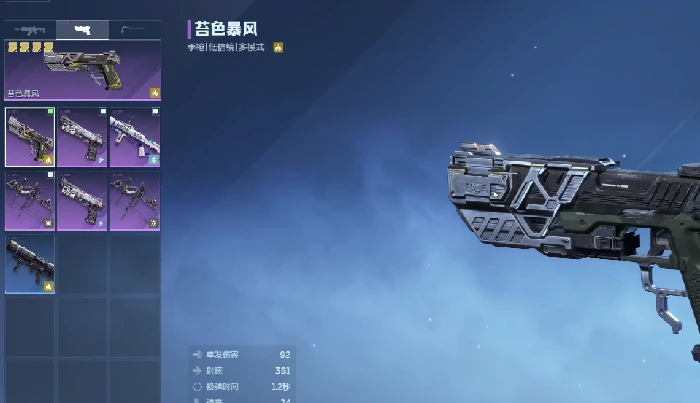Choose the white and blue weapon skin
Image resolution: width=700 pixels, height=403 pixels.
(x=134, y=136)
